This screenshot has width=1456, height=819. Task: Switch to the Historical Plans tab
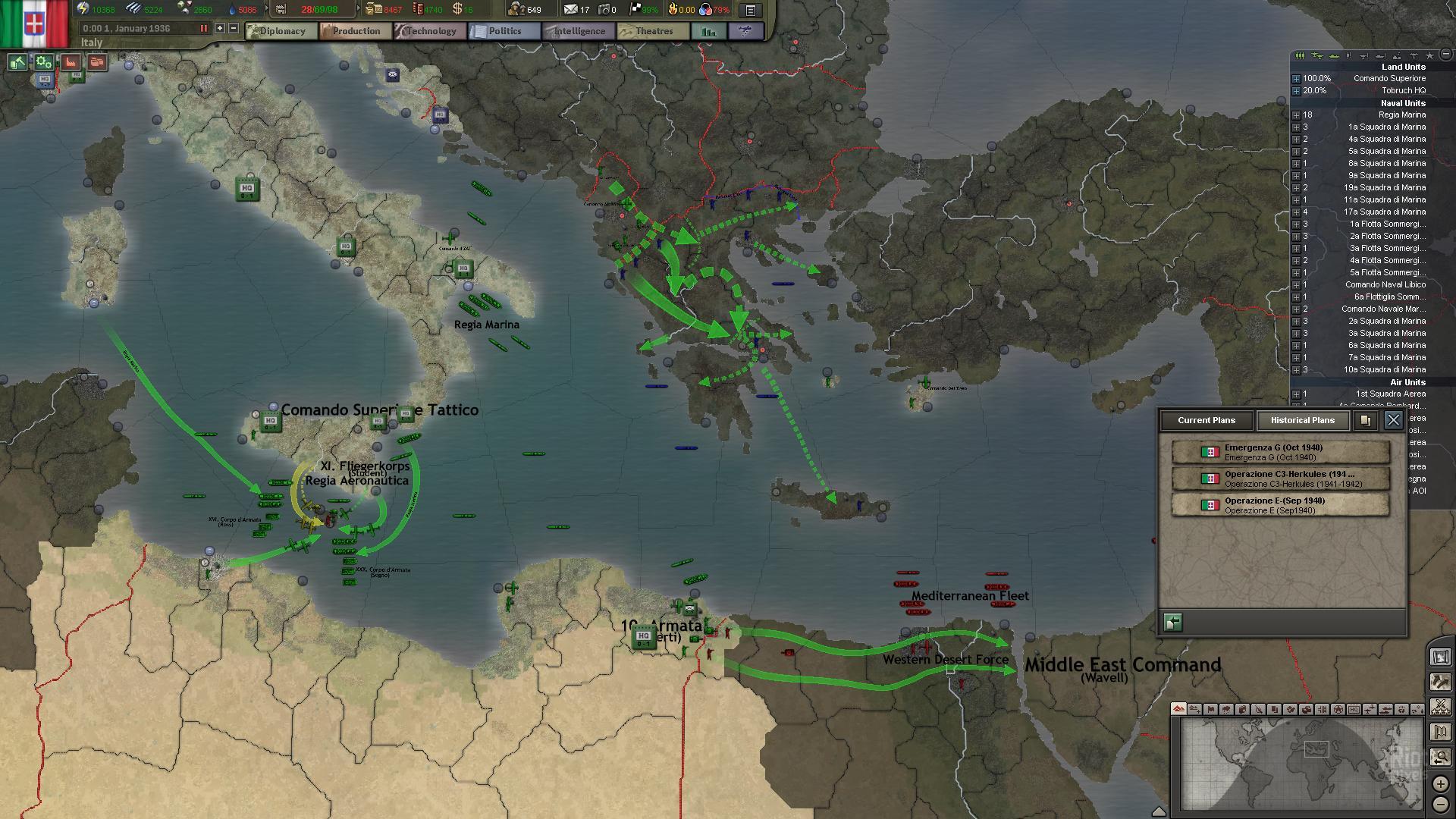click(1302, 420)
